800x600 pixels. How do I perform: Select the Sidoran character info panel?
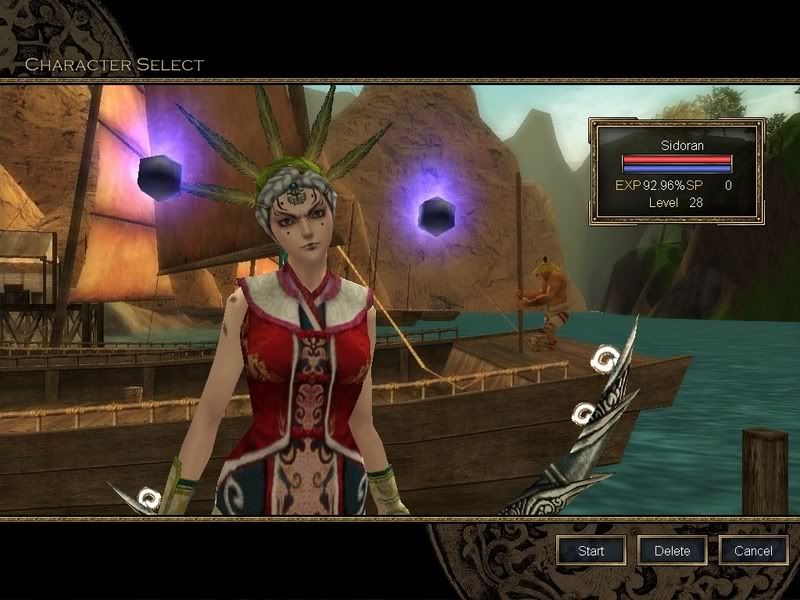tap(677, 171)
